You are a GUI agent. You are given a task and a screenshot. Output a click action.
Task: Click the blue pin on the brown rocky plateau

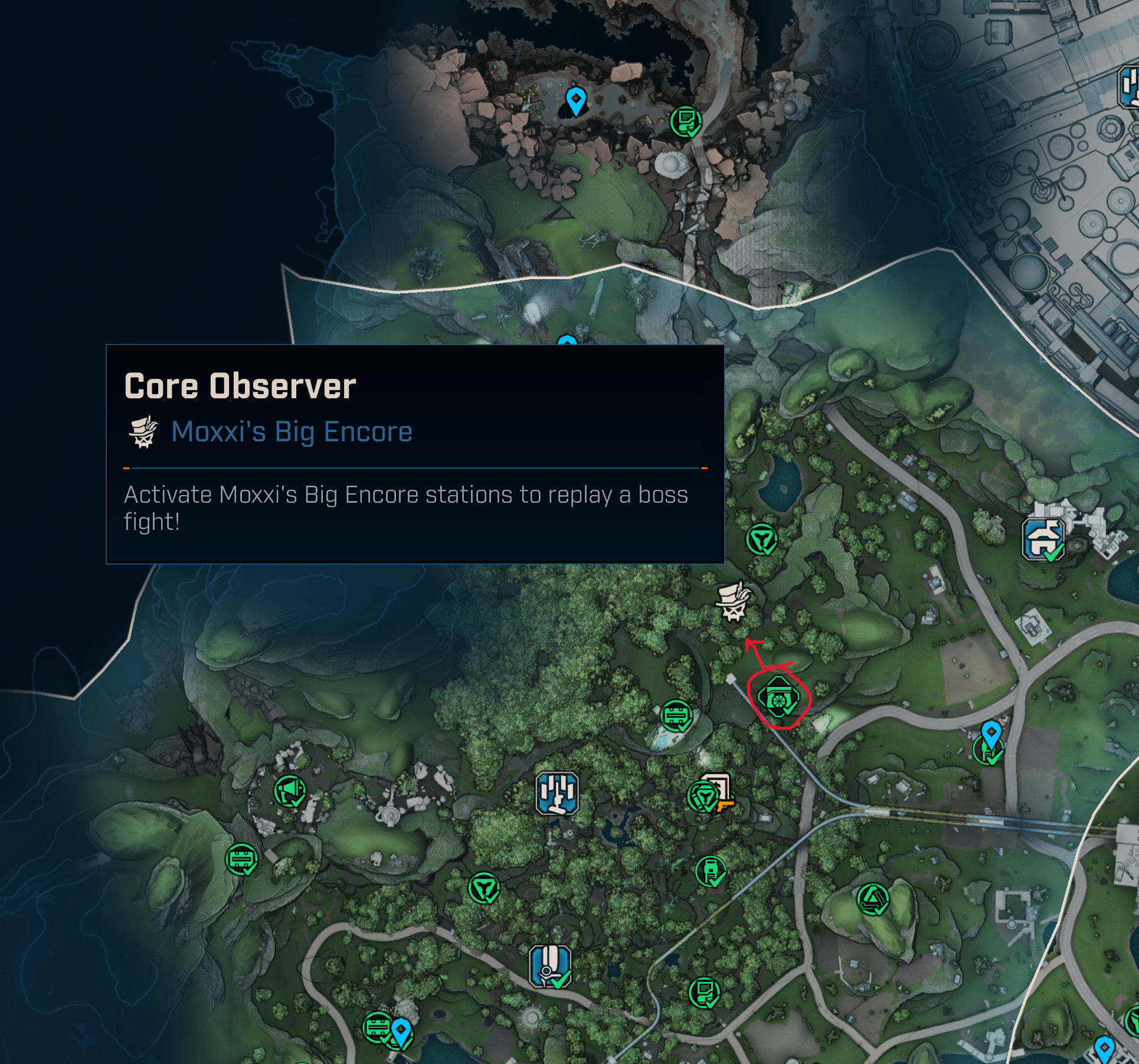(575, 101)
